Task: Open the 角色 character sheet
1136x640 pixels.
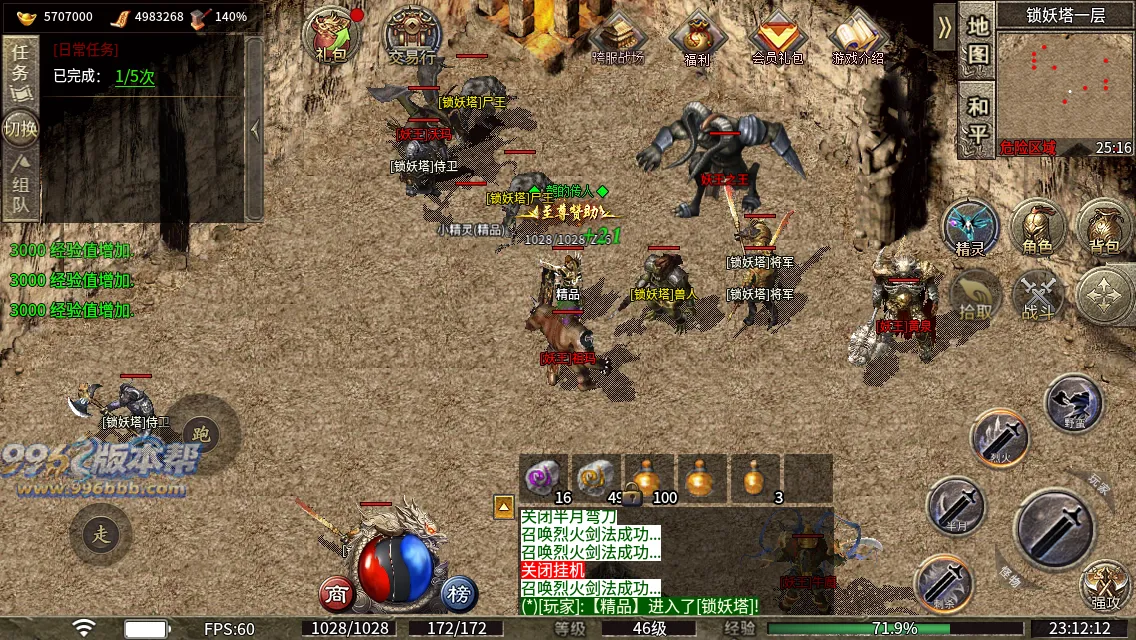Action: [x=1037, y=227]
